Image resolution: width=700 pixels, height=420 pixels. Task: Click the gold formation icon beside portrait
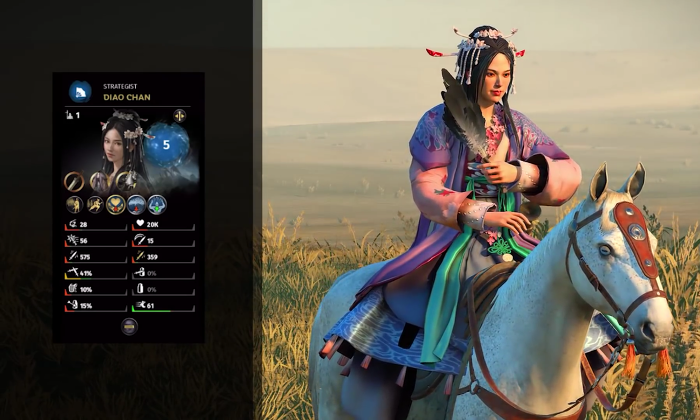[180, 116]
